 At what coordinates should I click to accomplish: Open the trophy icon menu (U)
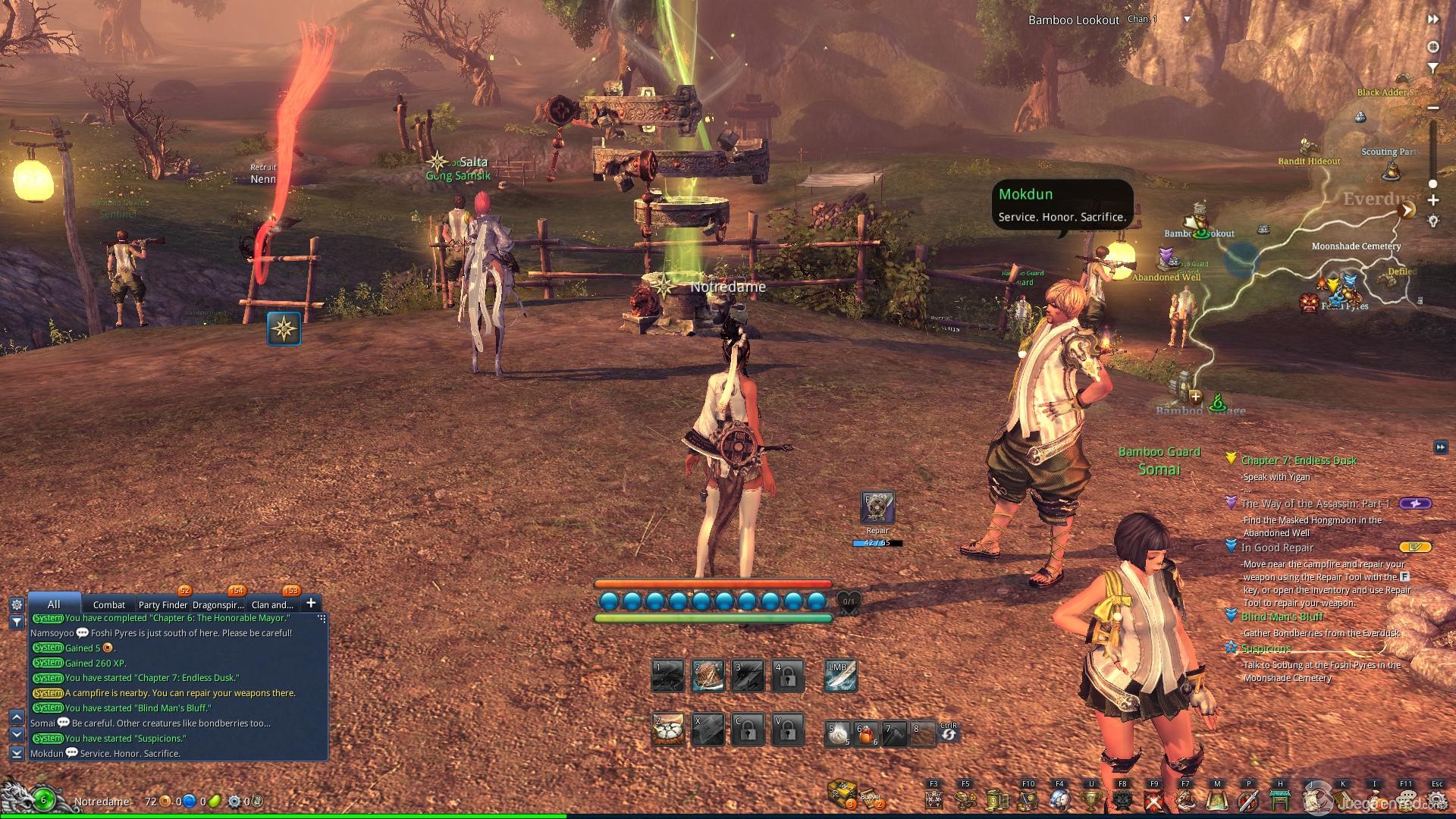coord(1091,799)
